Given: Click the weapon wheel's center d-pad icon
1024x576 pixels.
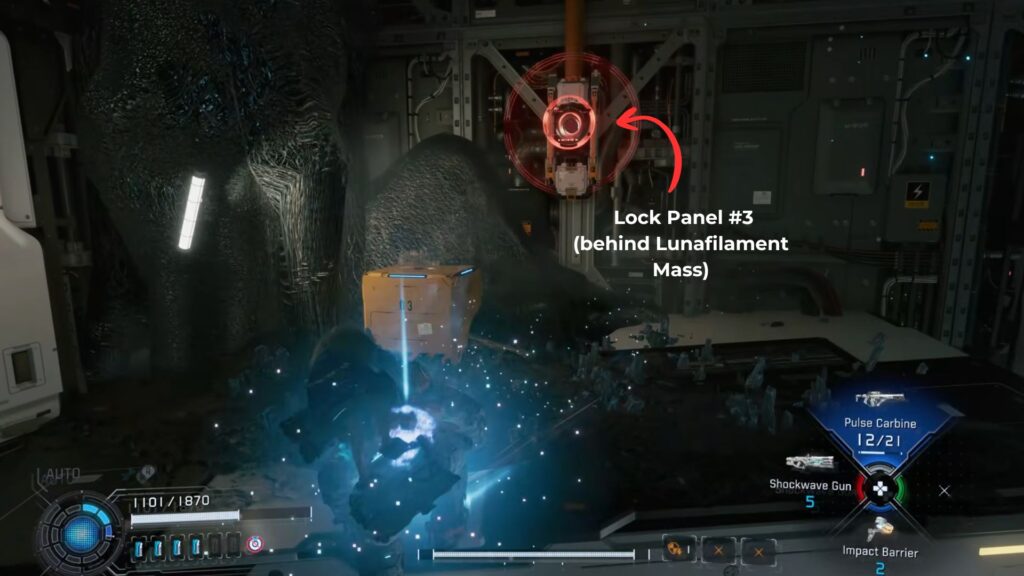Looking at the screenshot, I should coord(880,490).
